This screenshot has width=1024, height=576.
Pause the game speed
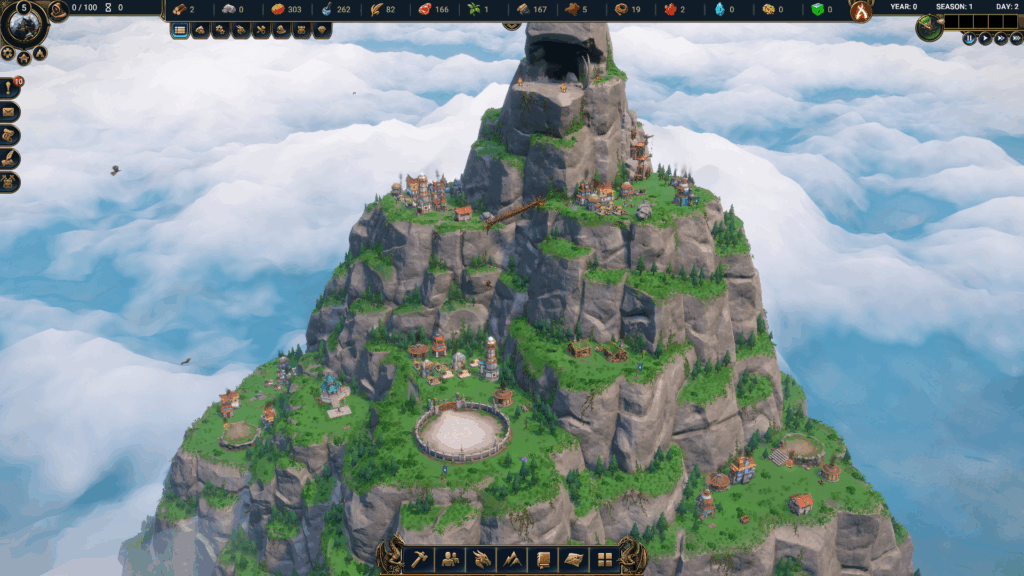969,39
